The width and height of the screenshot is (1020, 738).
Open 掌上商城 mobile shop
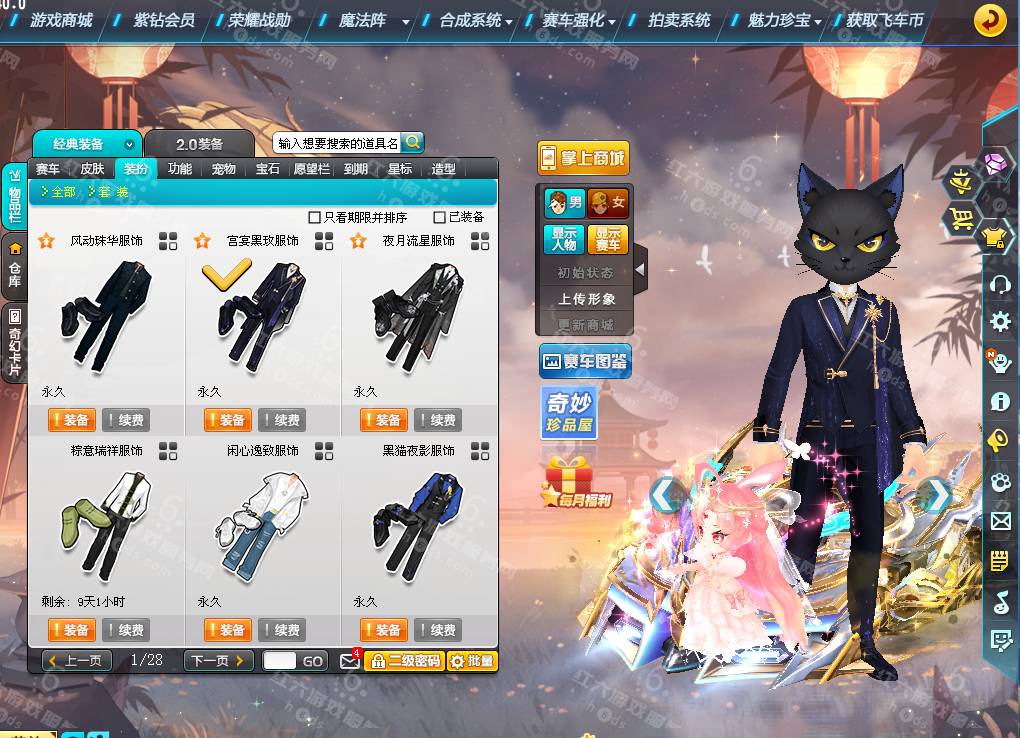point(583,158)
